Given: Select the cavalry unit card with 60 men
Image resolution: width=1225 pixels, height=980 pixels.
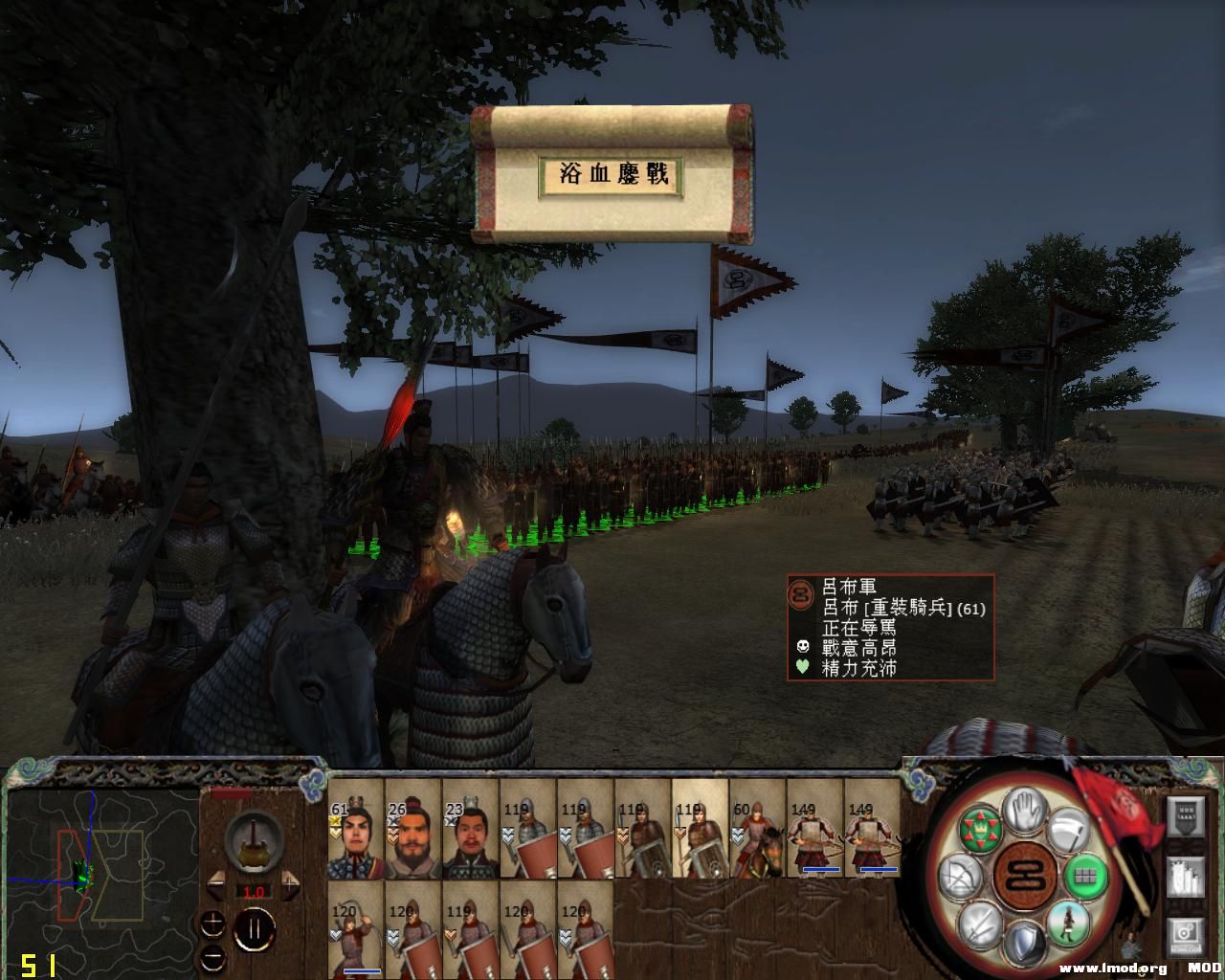Looking at the screenshot, I should click(757, 829).
